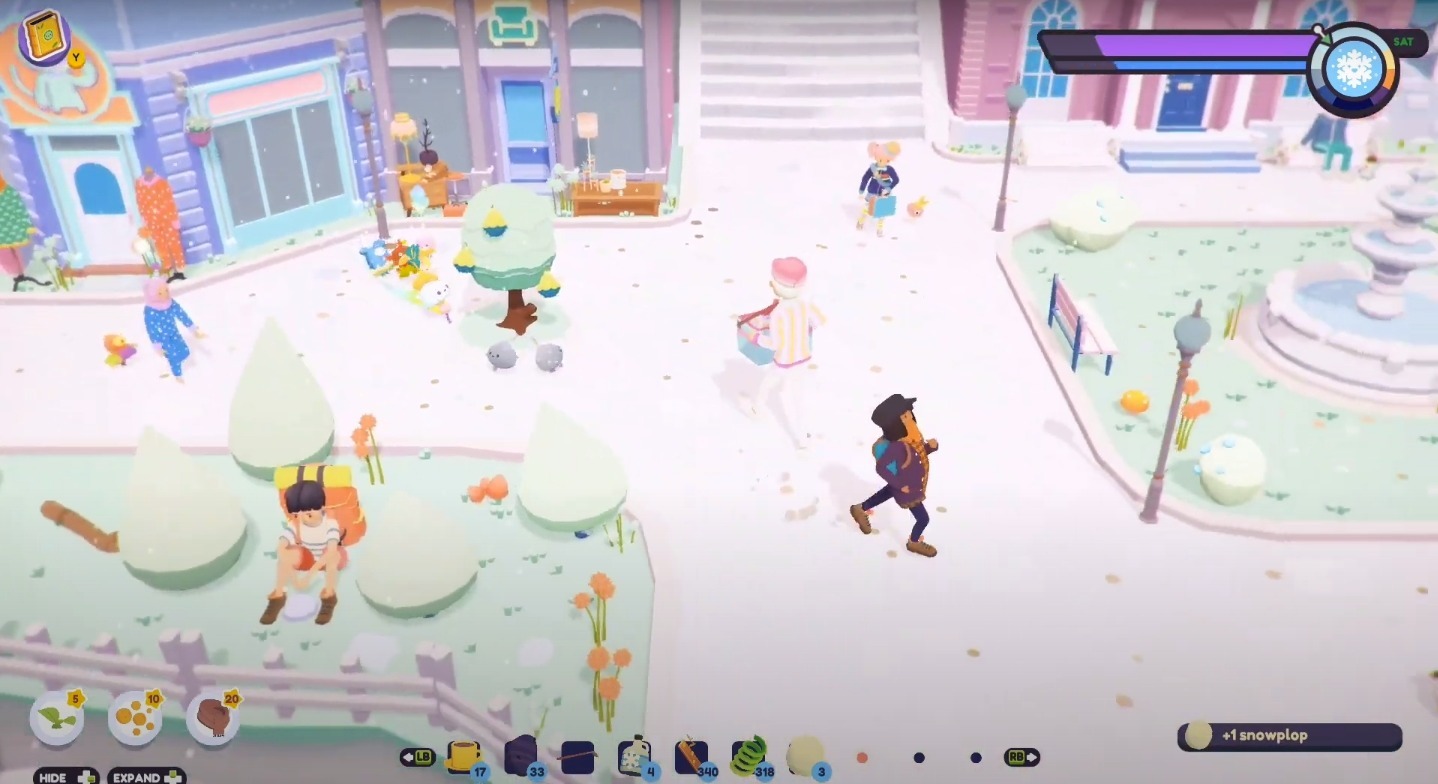Image resolution: width=1438 pixels, height=784 pixels.
Task: Click the RB arrow to page hotbar right
Action: 1019,756
